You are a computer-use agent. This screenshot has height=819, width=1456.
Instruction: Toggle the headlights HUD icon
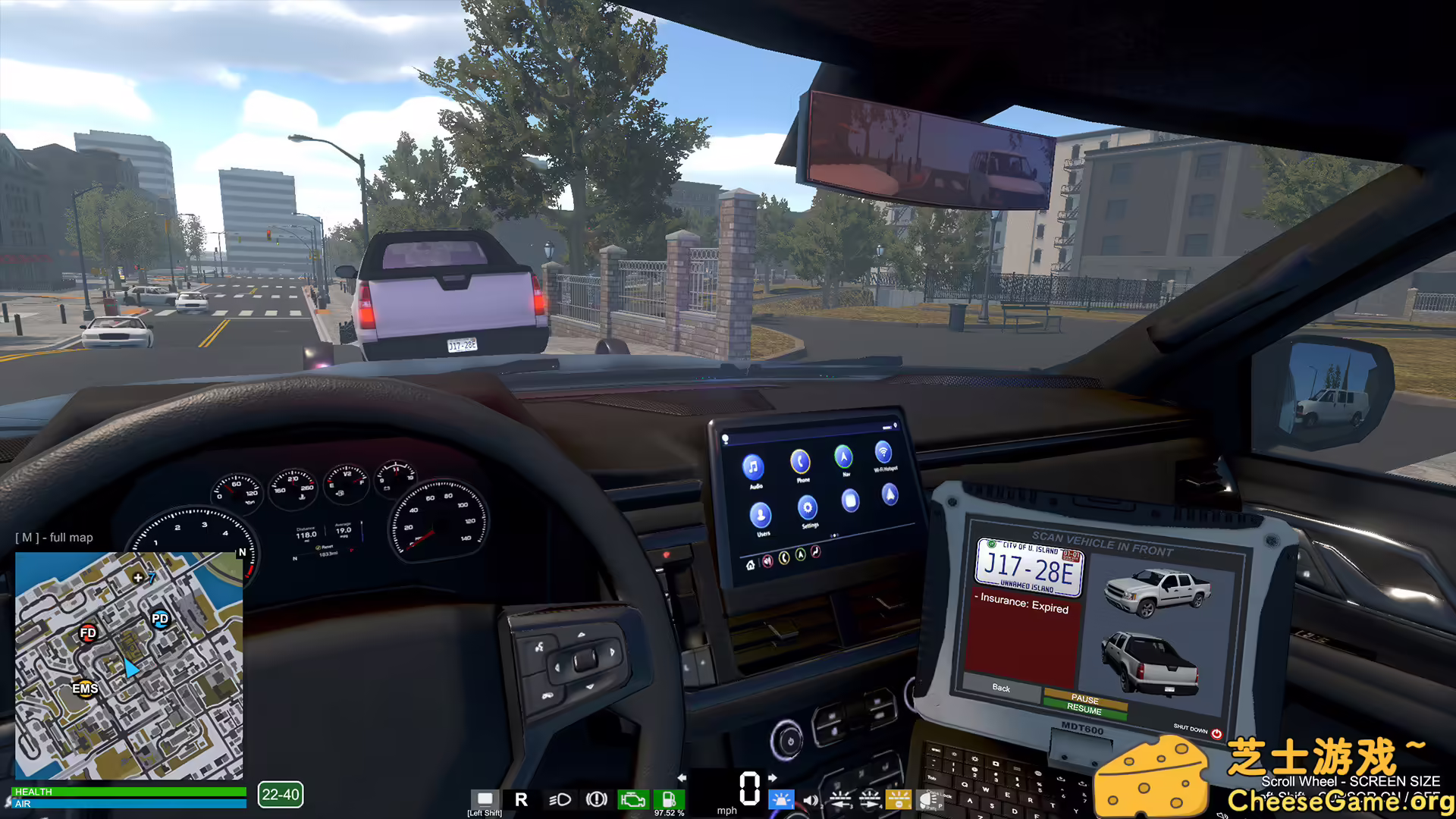click(x=561, y=799)
